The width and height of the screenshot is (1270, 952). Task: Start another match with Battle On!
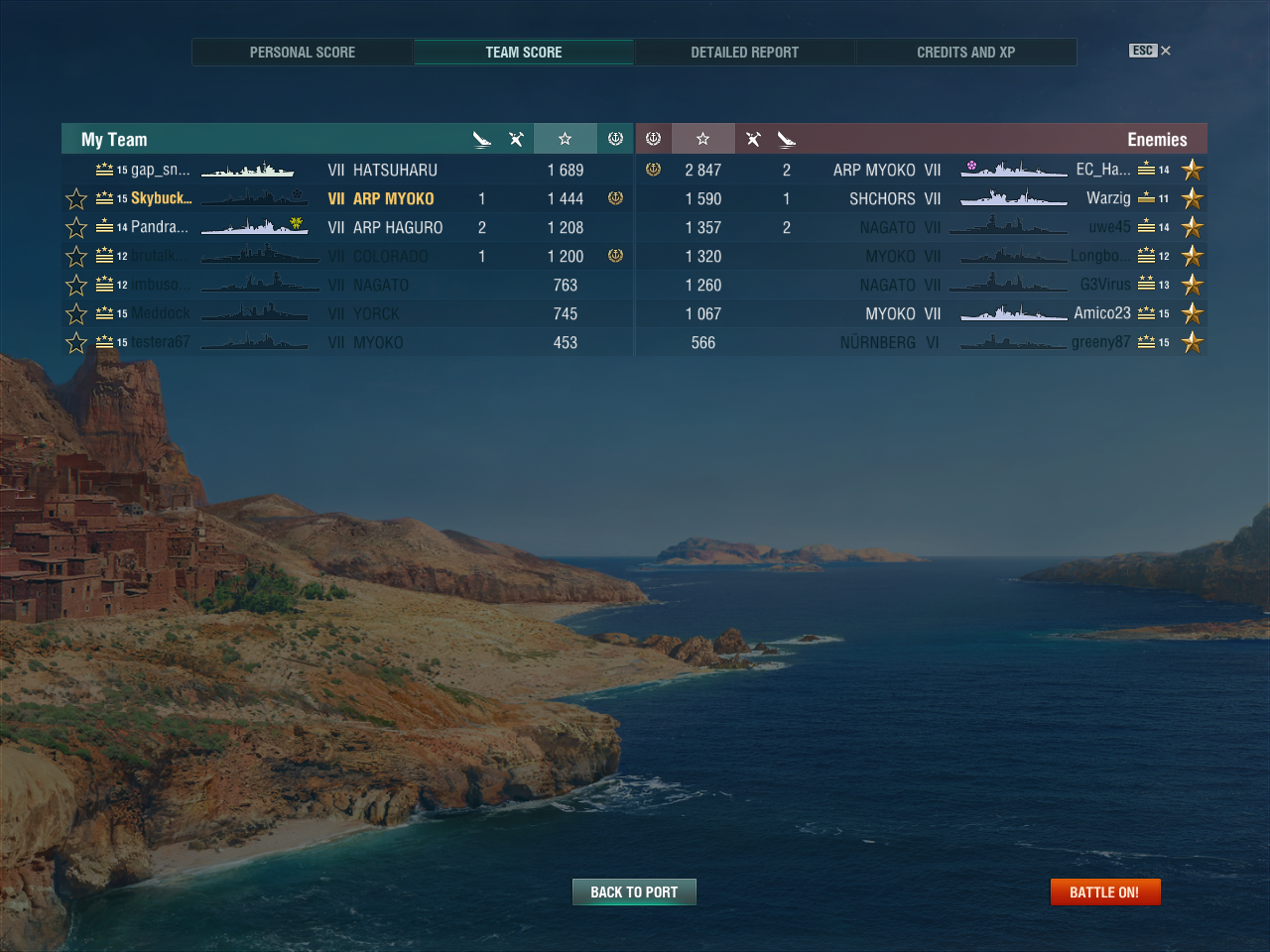(1104, 892)
